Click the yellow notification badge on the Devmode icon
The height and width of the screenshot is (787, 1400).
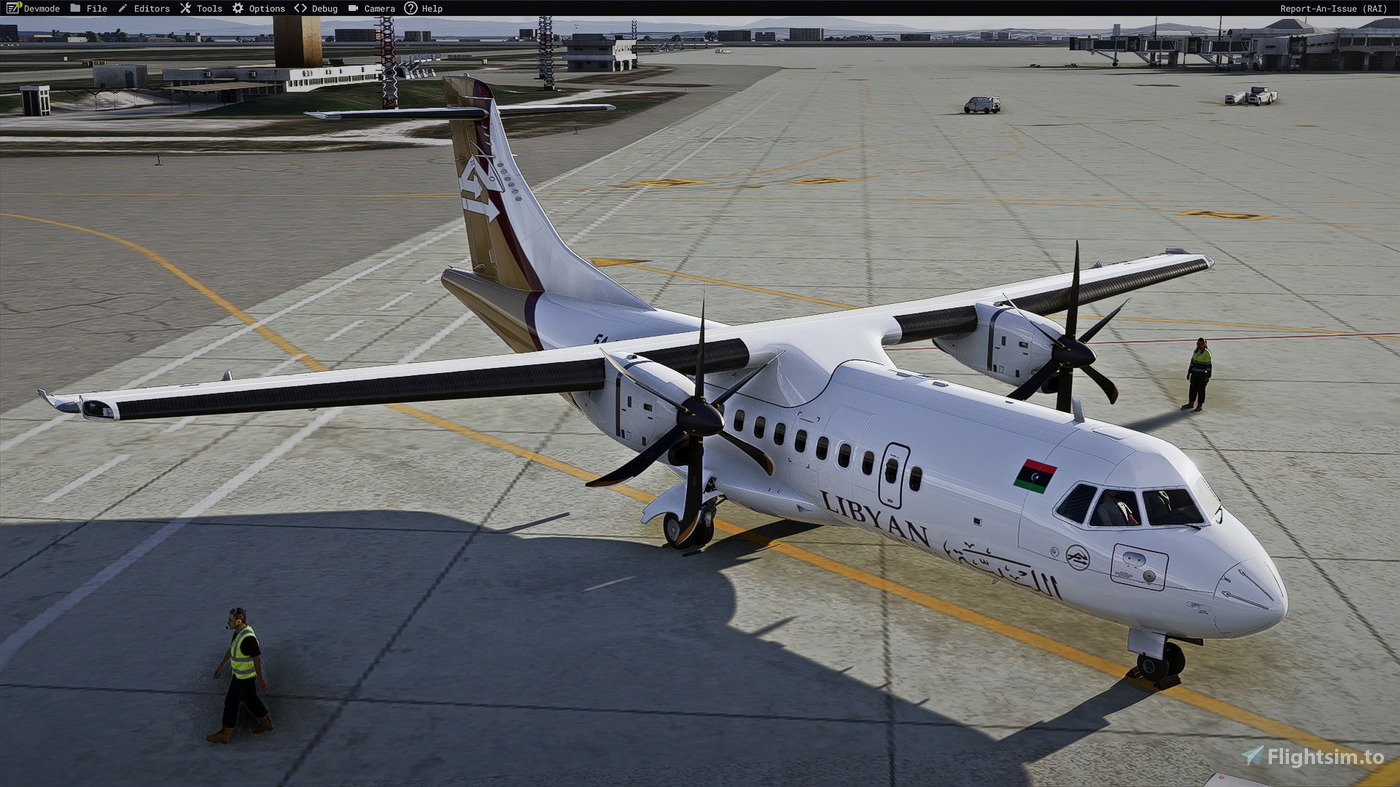18,3
